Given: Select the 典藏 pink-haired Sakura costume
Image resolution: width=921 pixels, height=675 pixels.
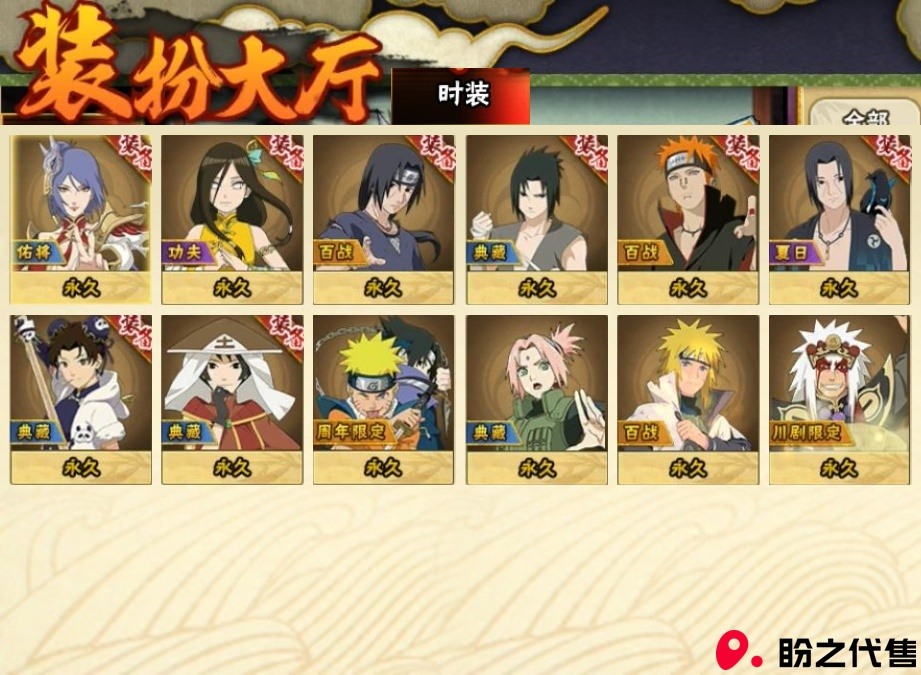Looking at the screenshot, I should pyautogui.click(x=536, y=398).
